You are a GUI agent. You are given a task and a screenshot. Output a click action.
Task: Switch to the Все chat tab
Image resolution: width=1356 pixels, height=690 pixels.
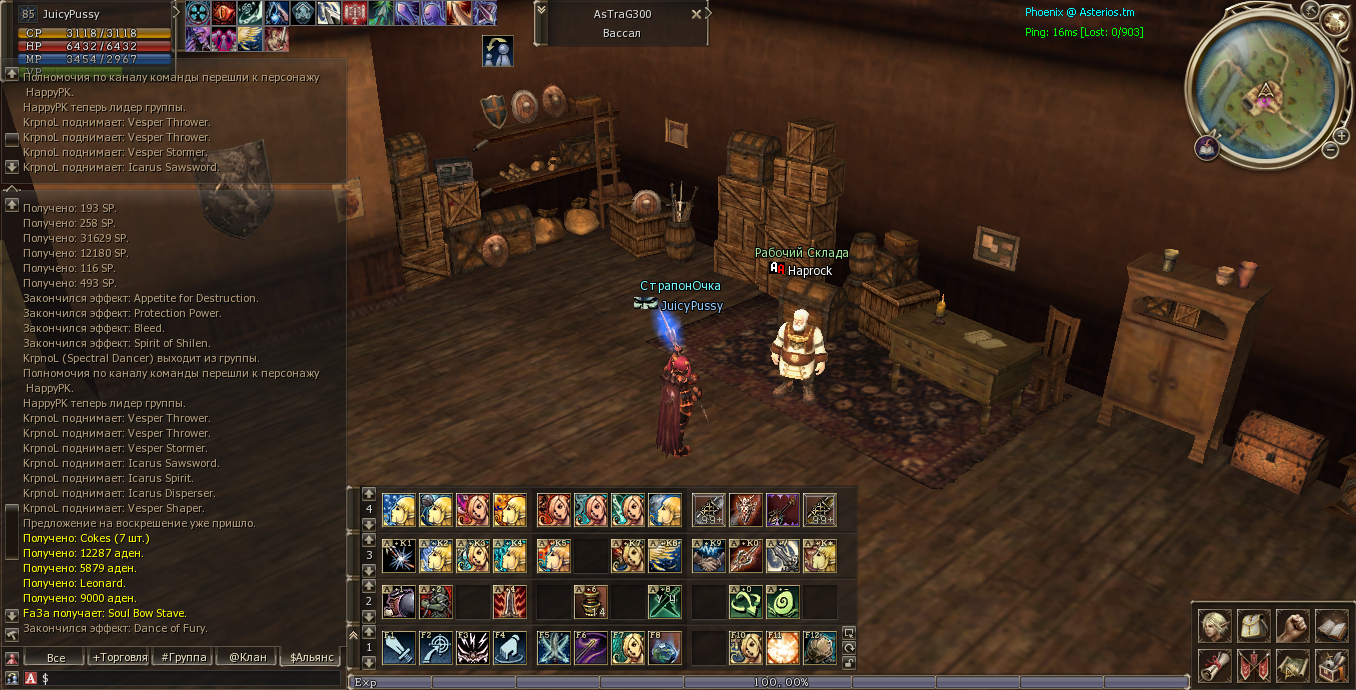56,657
